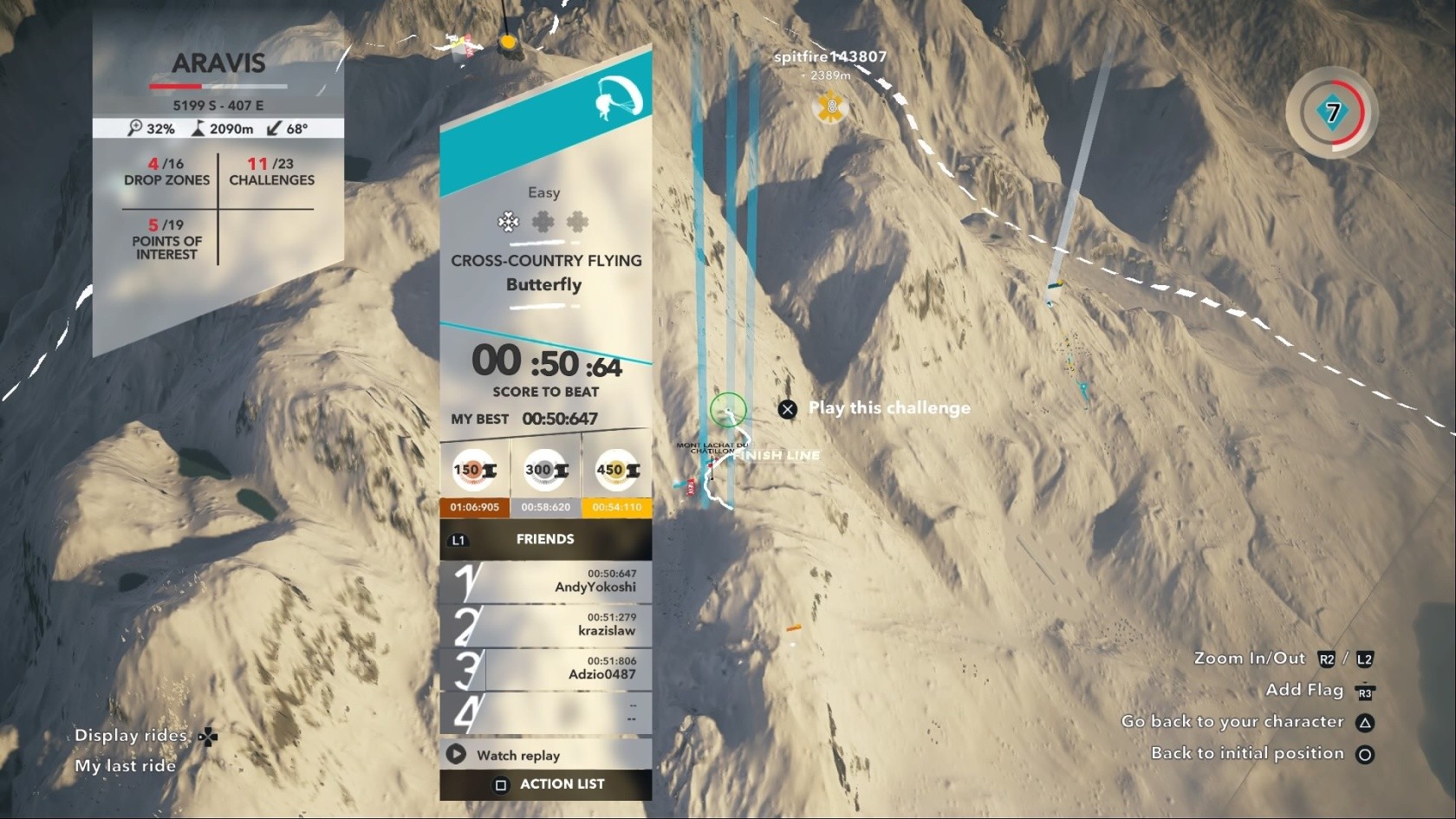The width and height of the screenshot is (1456, 819).
Task: Click the green challenge marker on map
Action: (x=728, y=409)
